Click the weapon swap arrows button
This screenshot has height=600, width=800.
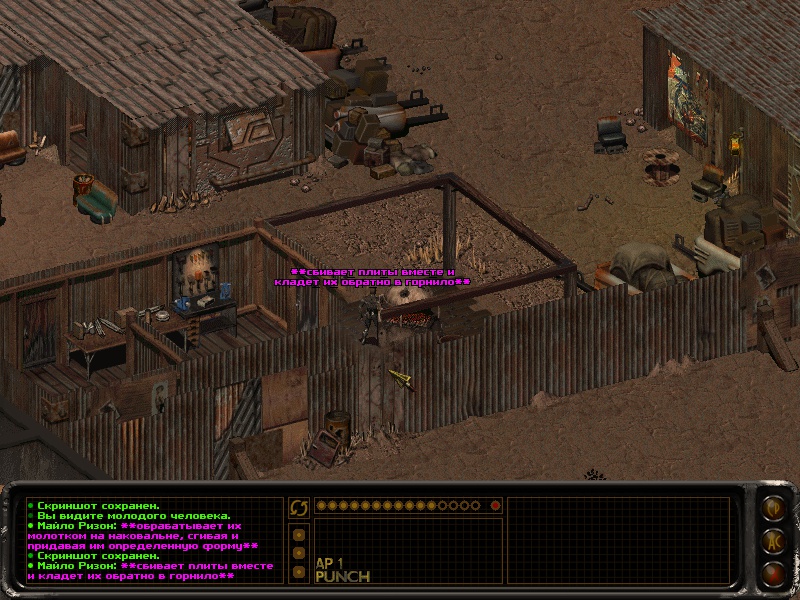click(x=299, y=507)
